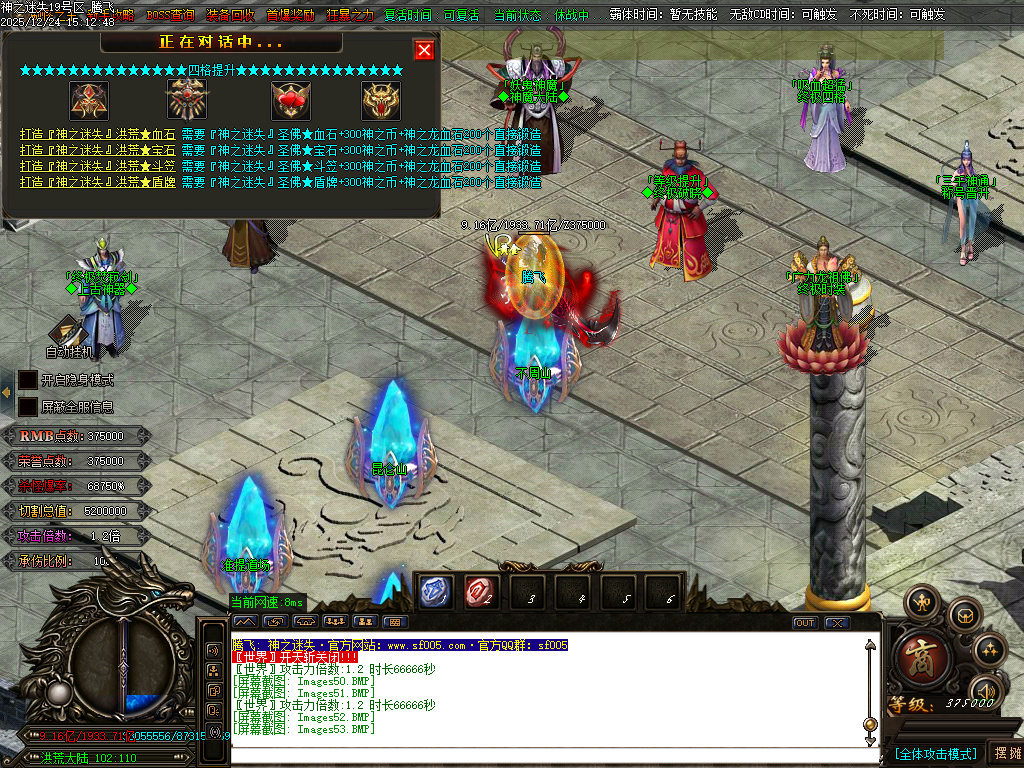The image size is (1024, 768).
Task: Start 自动挂机 auto-battle icon
Action: [x=68, y=334]
